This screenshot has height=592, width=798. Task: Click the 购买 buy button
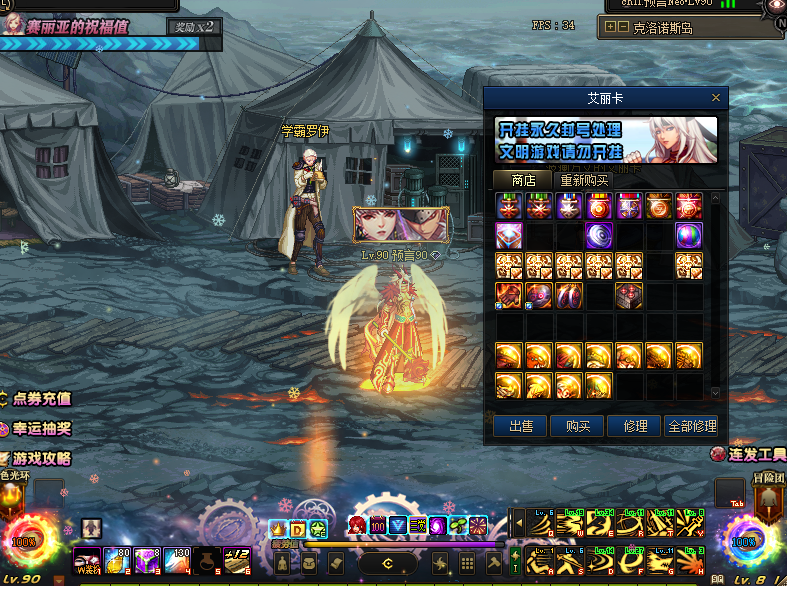(577, 426)
